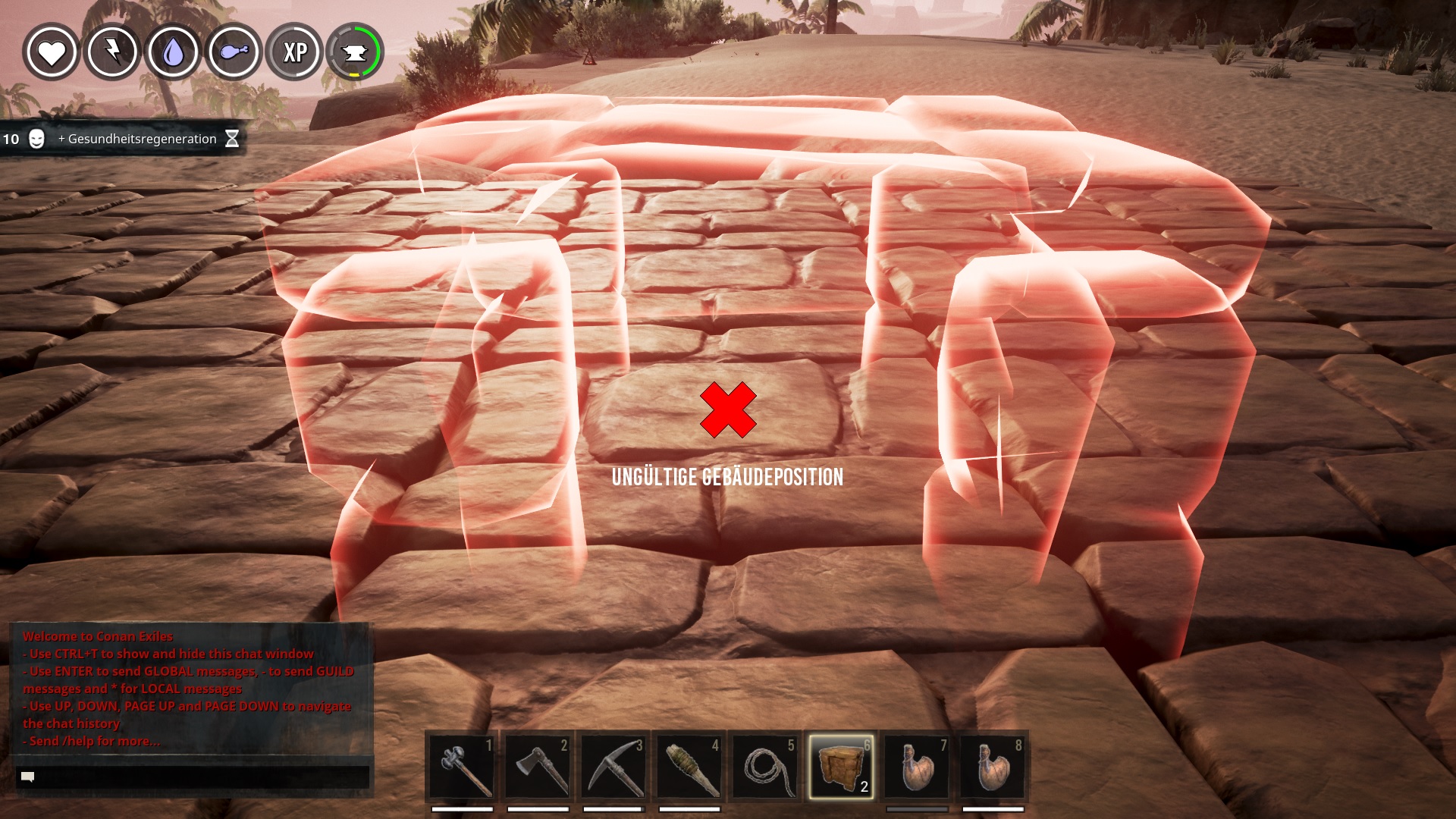Select the waterskin in hotbar slot 8
1456x819 pixels.
coord(993,767)
